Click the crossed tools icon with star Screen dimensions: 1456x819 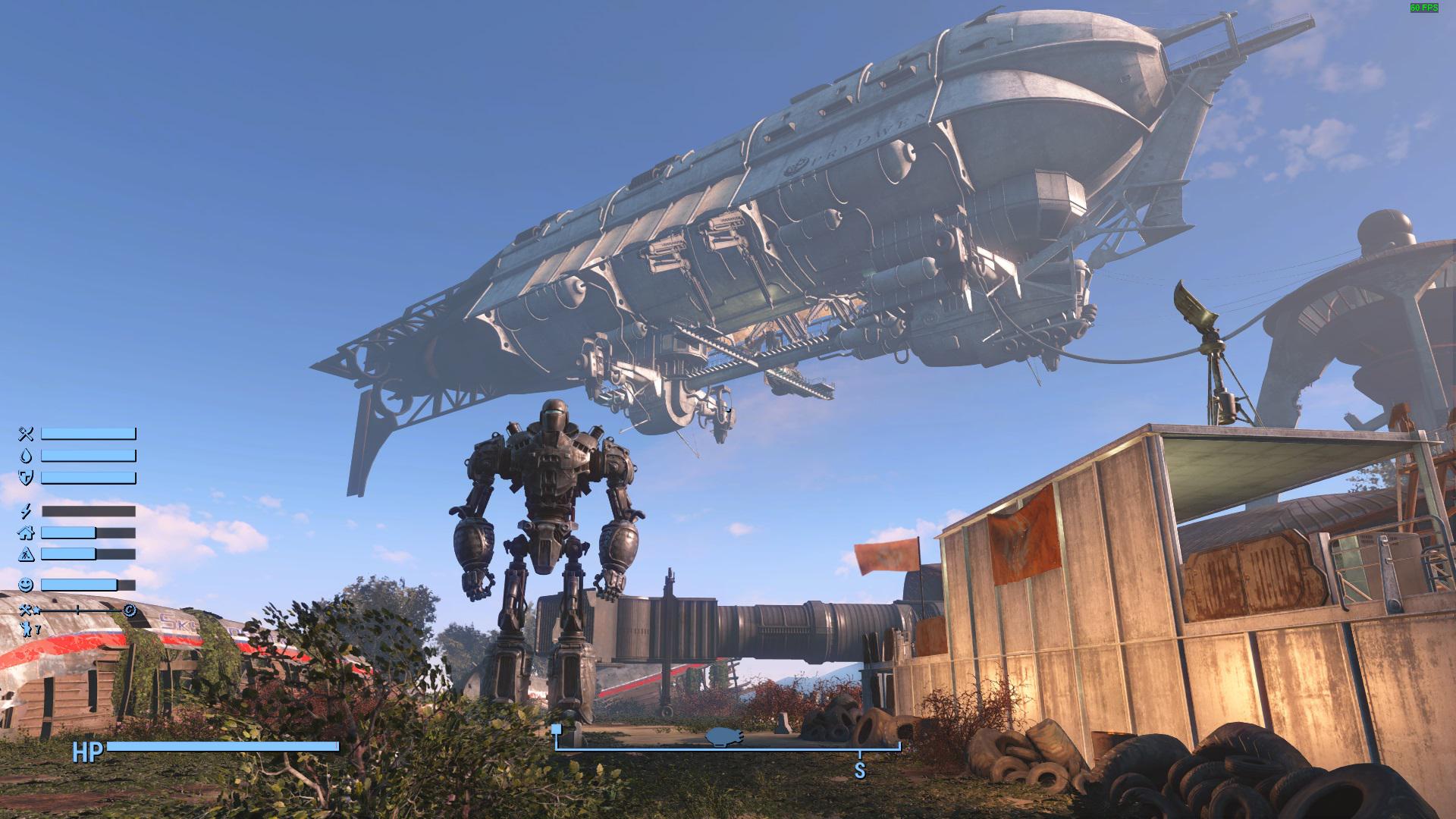(28, 610)
